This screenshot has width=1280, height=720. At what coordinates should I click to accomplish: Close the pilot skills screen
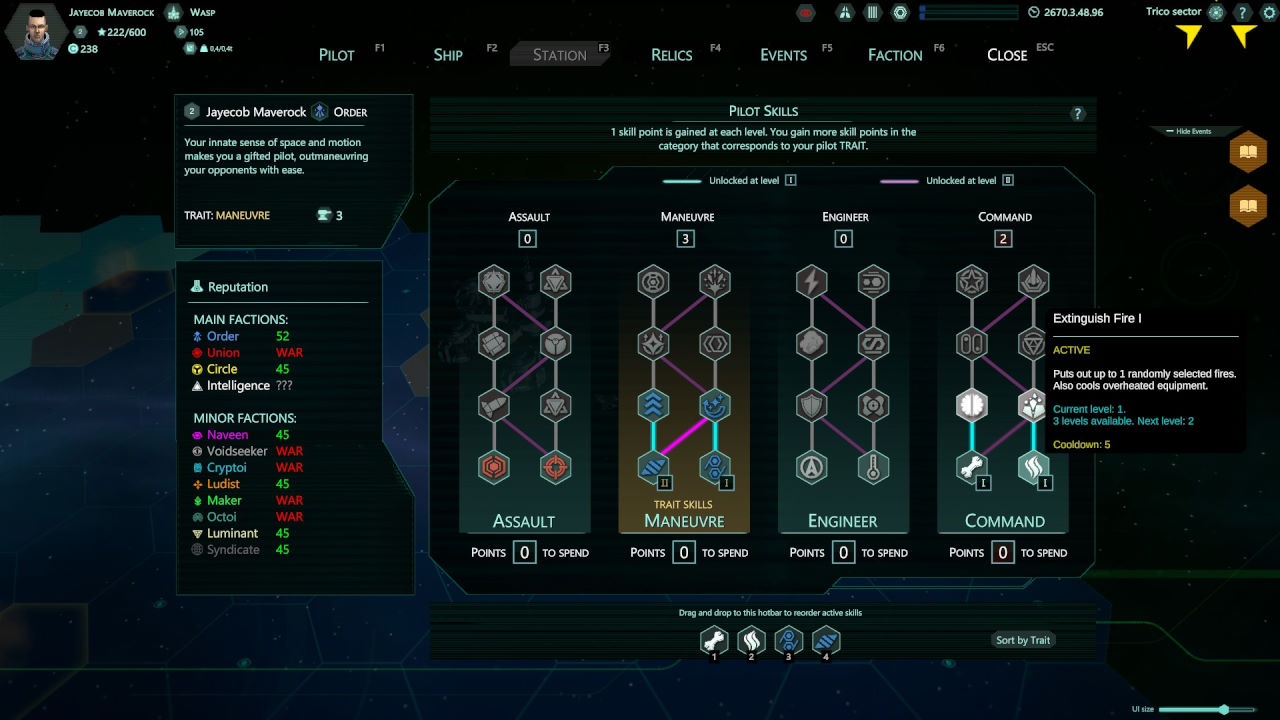1007,55
